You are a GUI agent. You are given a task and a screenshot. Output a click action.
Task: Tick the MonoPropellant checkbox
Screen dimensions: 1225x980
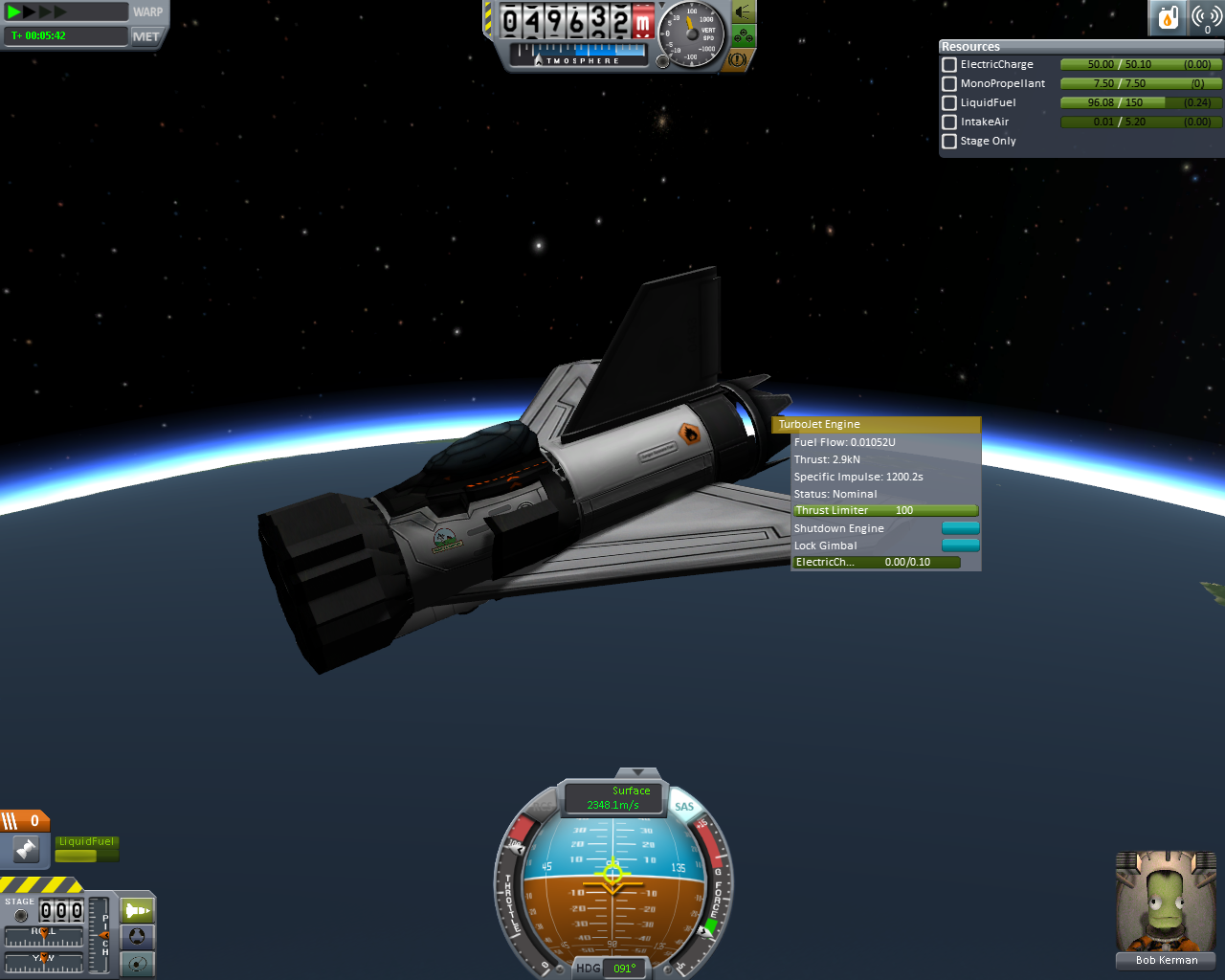(949, 84)
